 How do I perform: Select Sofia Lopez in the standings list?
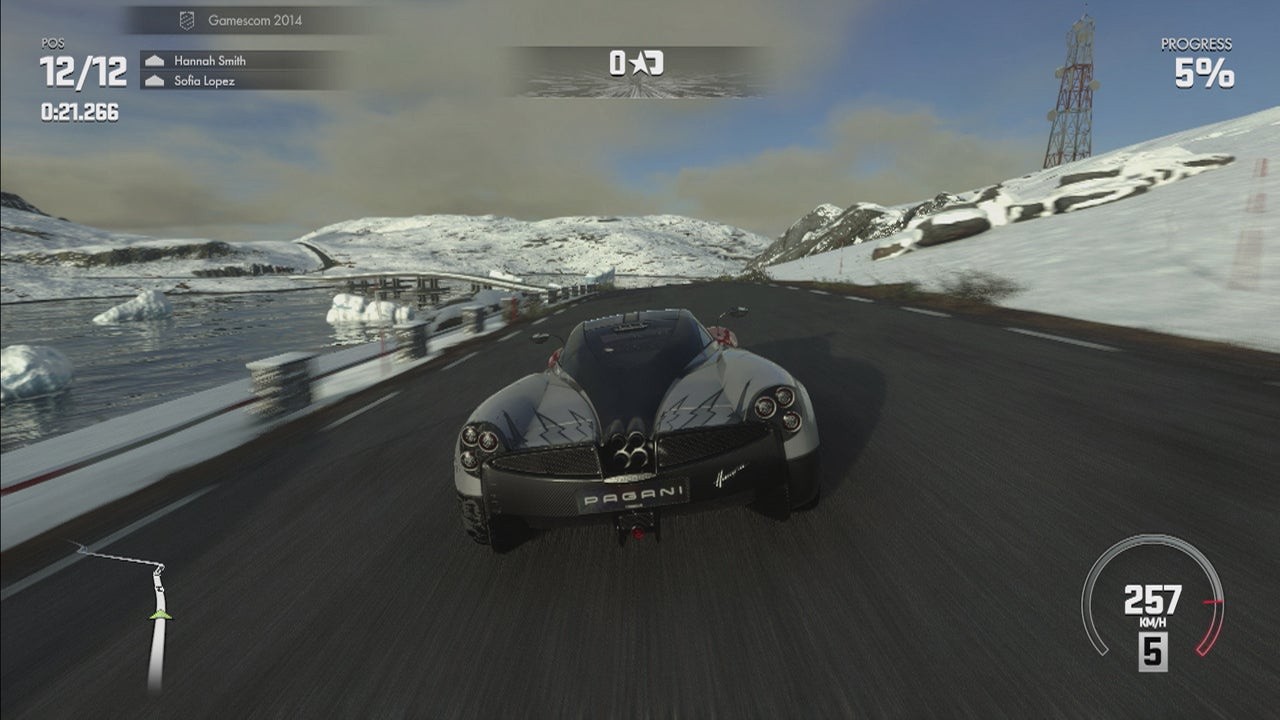(204, 81)
